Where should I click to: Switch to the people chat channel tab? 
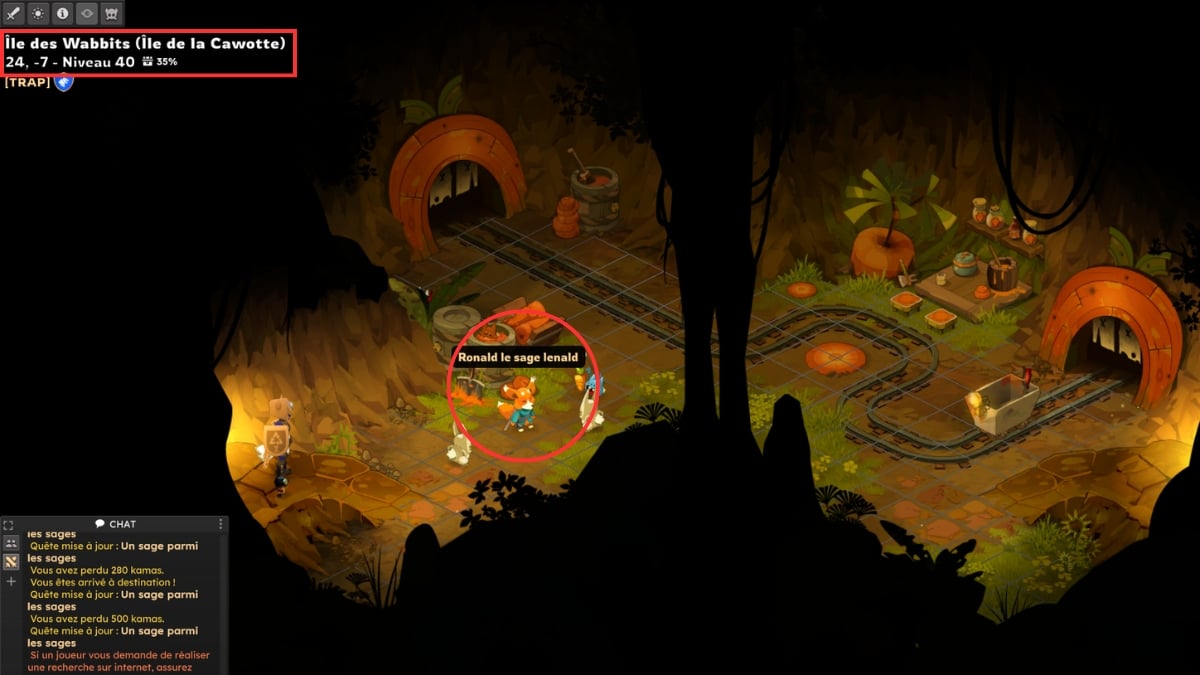pos(11,543)
